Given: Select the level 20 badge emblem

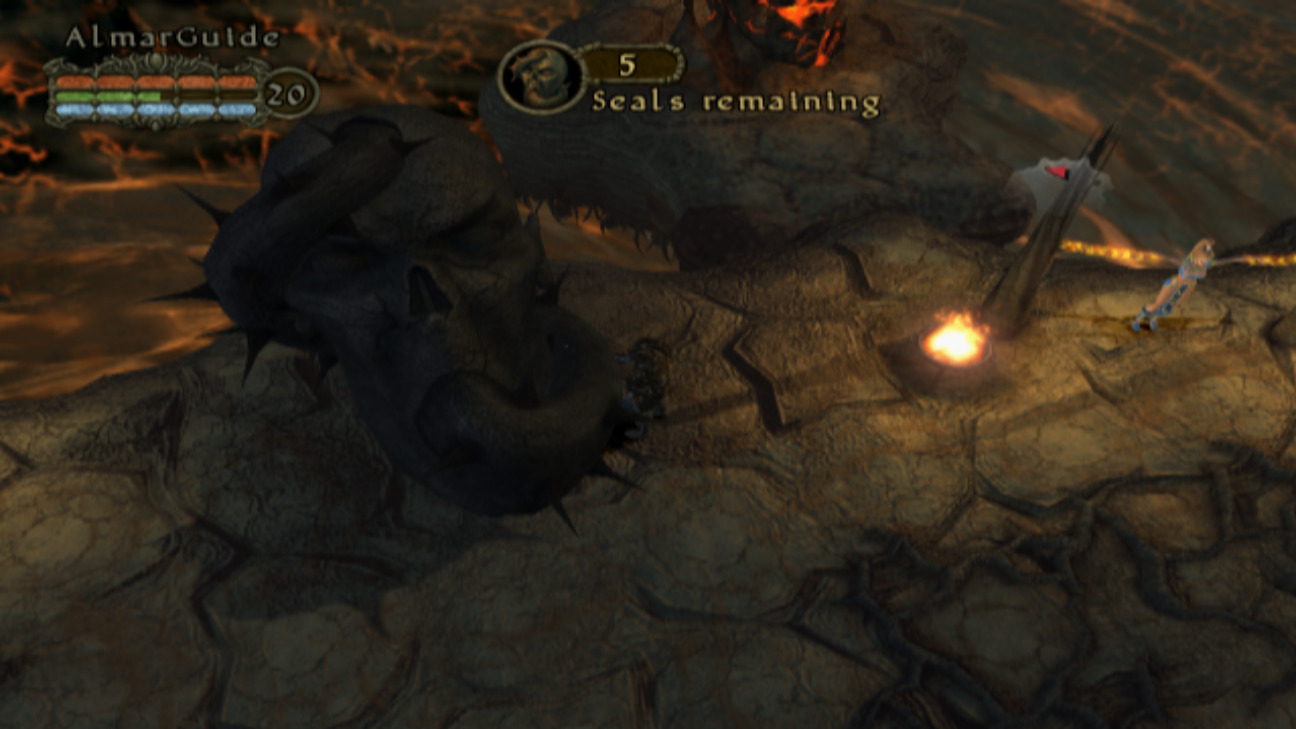Looking at the screenshot, I should click(286, 94).
